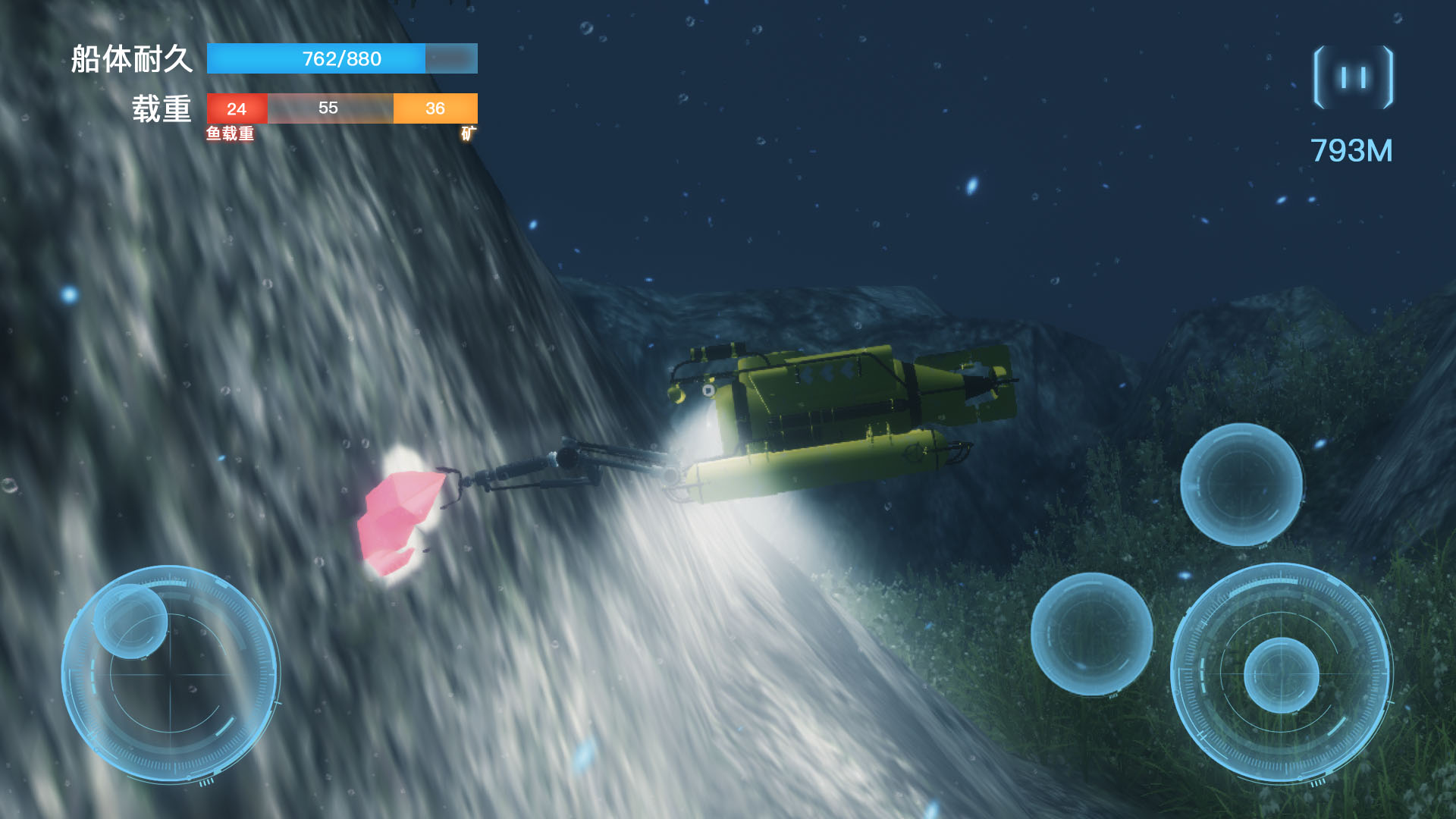
Task: Tap the centered knob of the ringed dial
Action: pos(1281,675)
